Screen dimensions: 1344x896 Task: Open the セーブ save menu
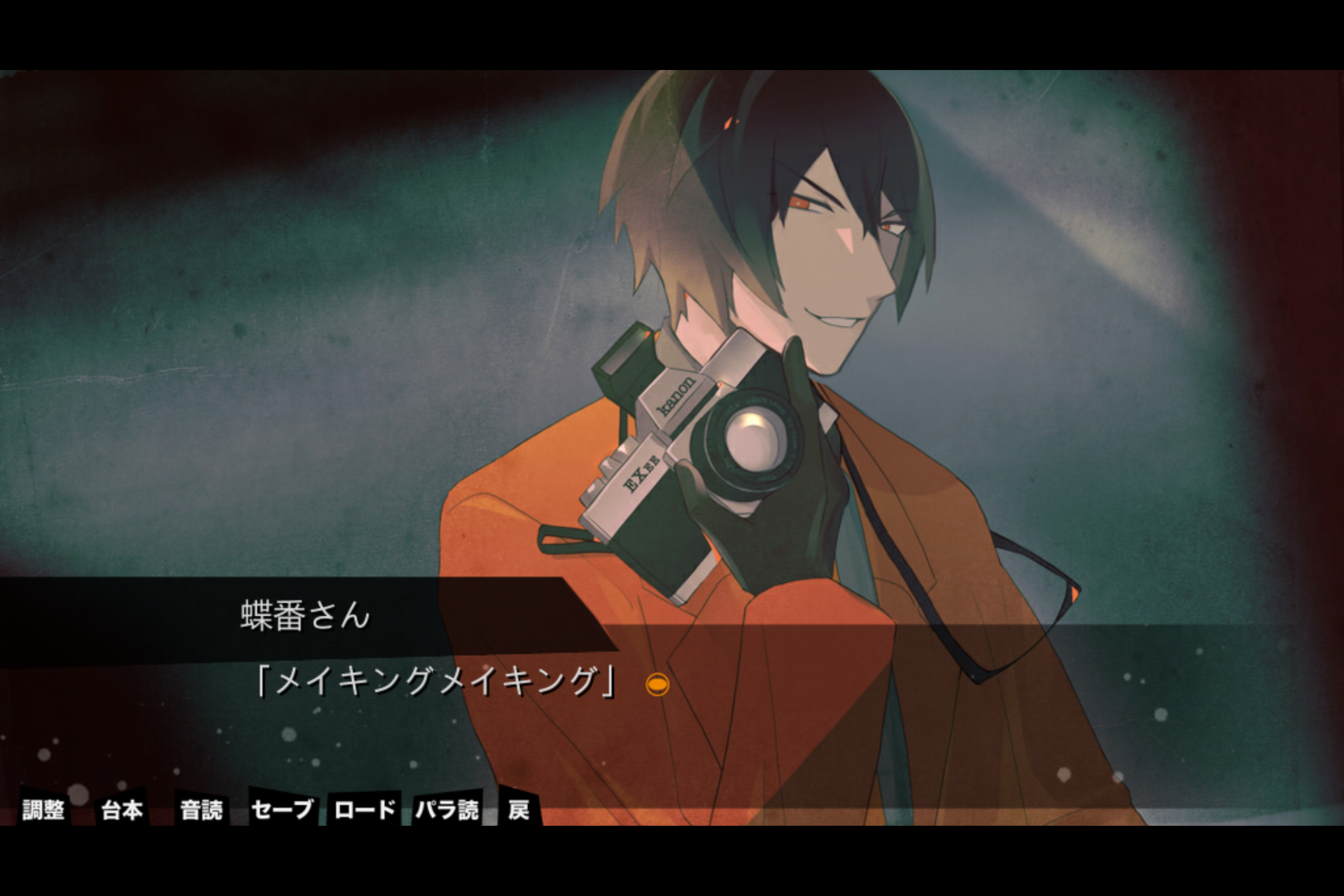[282, 808]
